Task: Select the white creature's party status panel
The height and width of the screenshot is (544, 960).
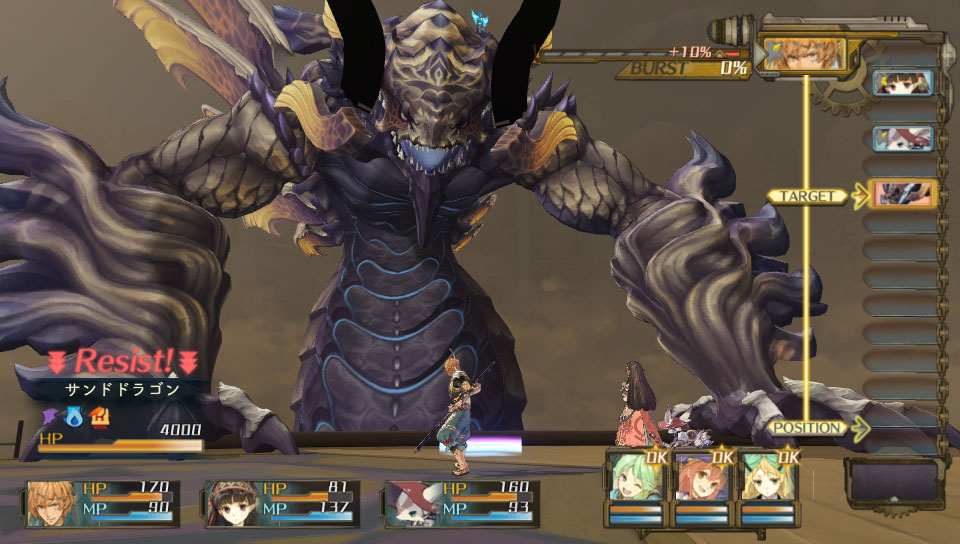Action: pos(461,503)
